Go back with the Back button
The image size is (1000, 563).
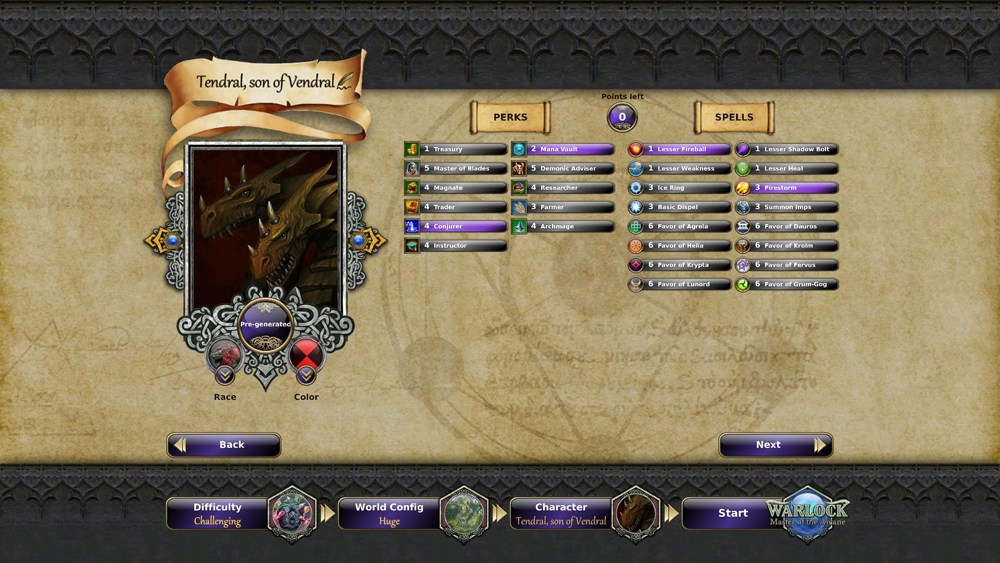pos(224,445)
